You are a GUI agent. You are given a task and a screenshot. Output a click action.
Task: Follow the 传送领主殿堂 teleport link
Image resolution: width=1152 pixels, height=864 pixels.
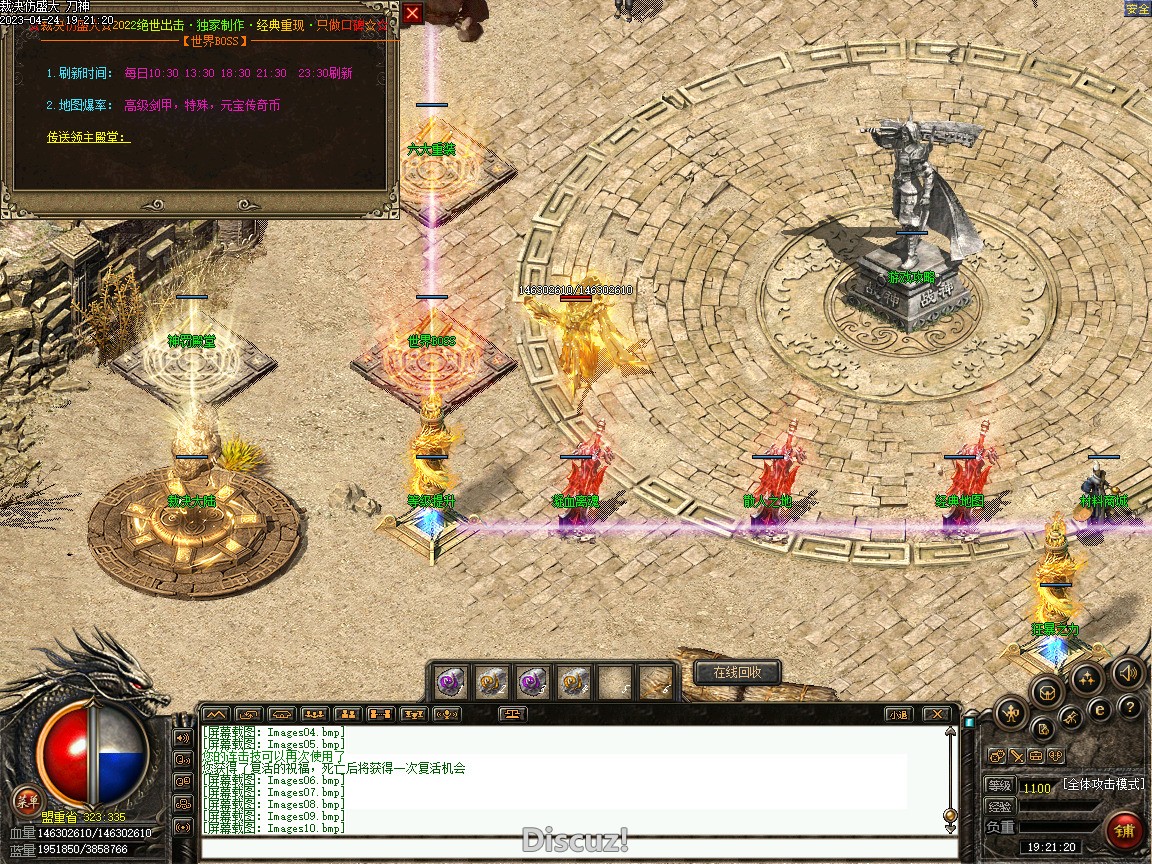point(88,137)
